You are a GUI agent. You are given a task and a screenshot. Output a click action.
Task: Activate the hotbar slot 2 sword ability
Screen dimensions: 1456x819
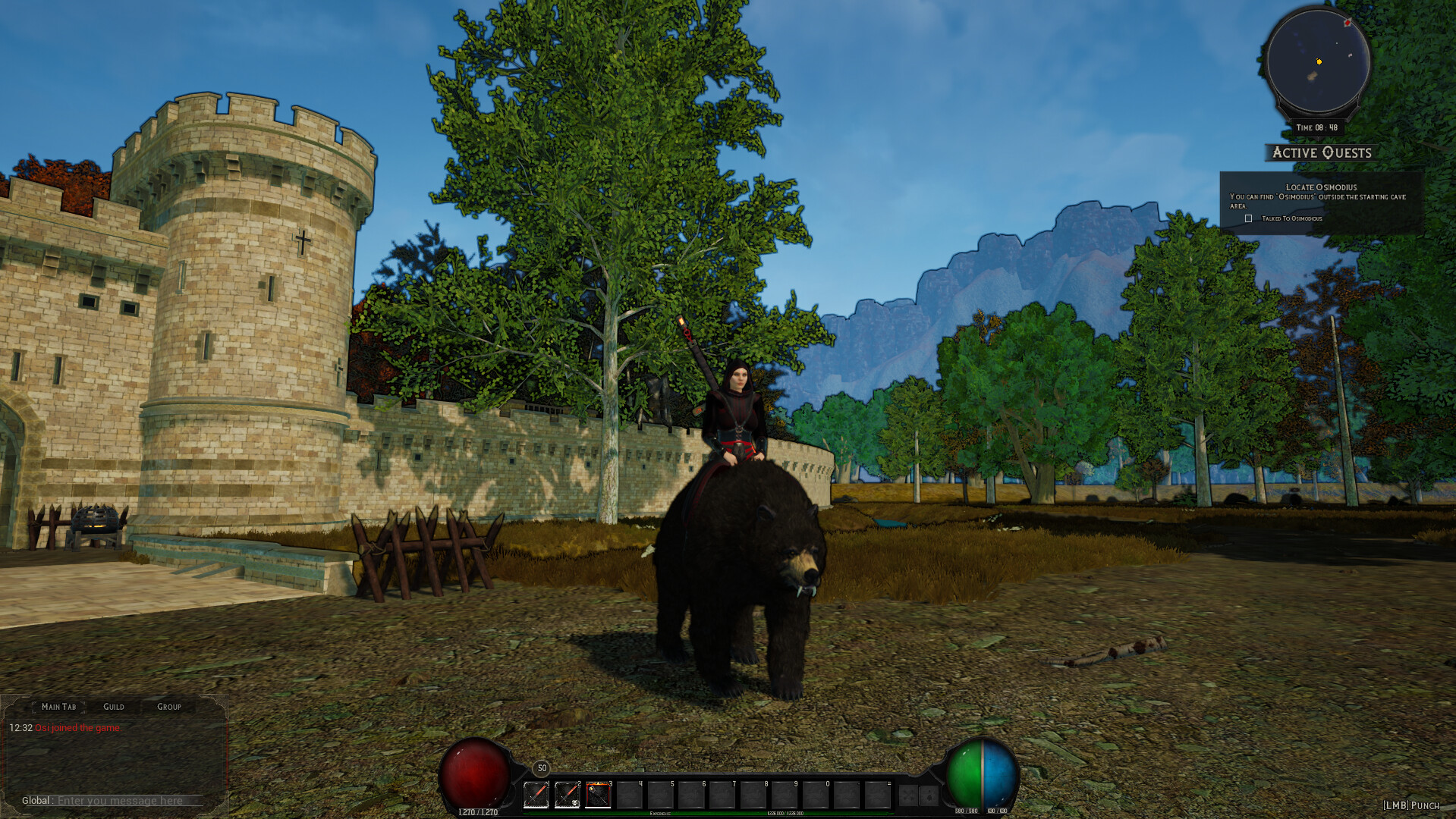[567, 793]
